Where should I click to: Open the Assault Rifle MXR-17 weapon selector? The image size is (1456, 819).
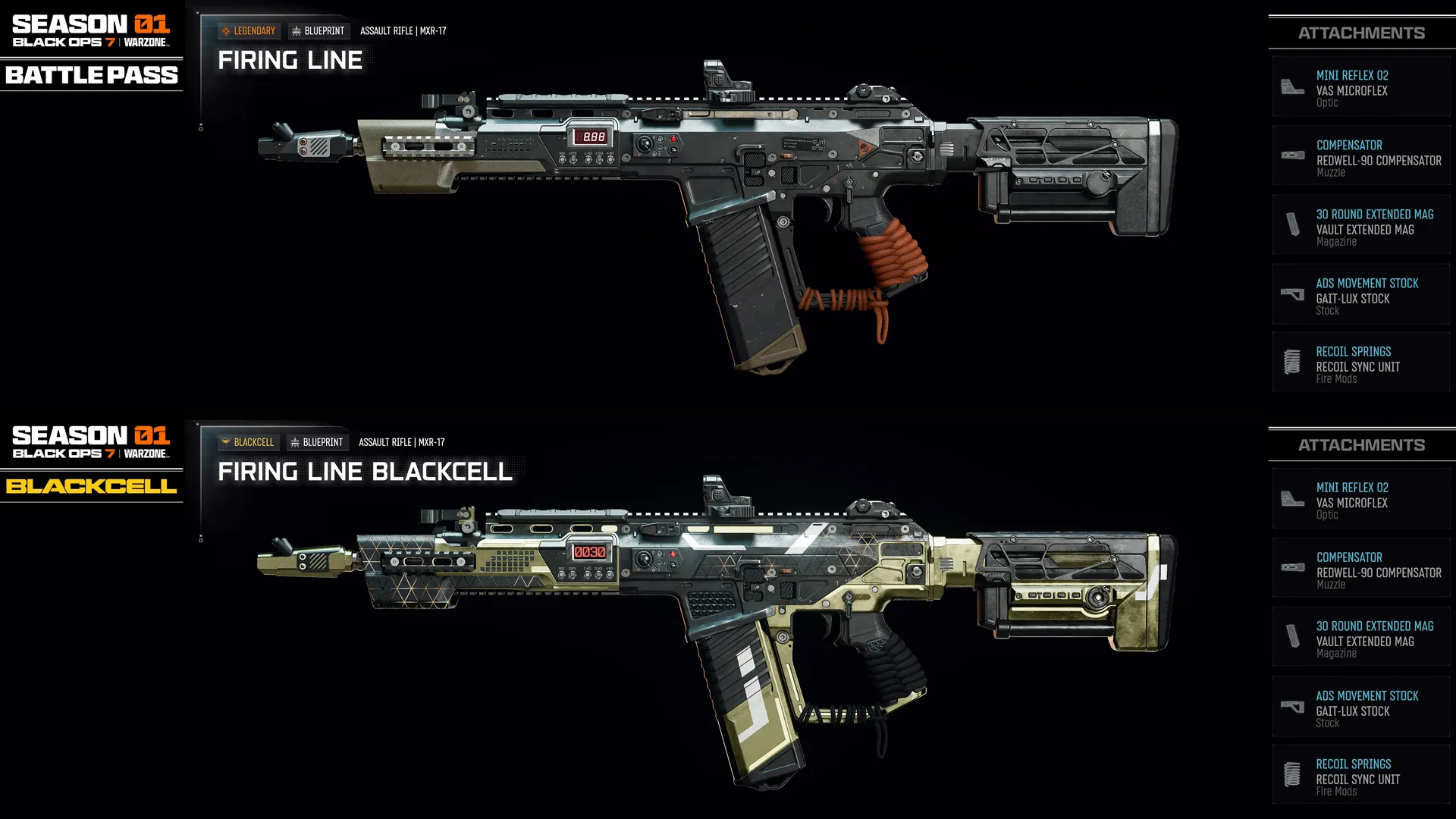coord(404,30)
